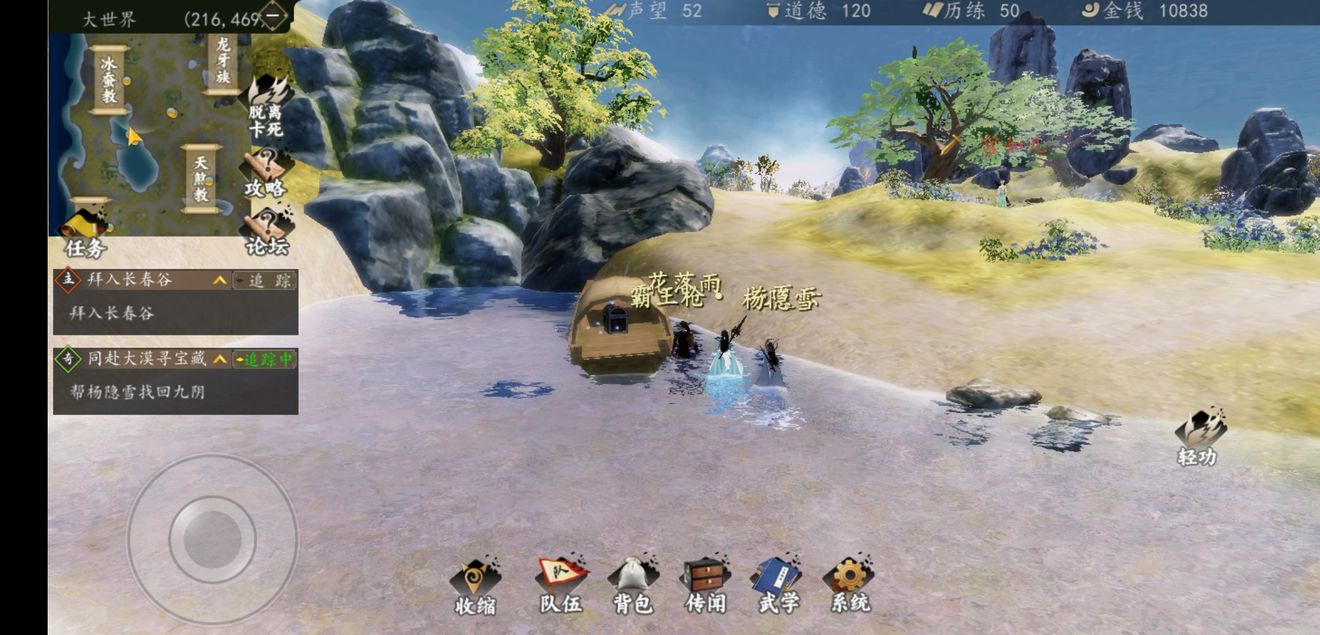The width and height of the screenshot is (1320, 635).
Task: Collapse the 同赴大漠寻宝藏 quest entry
Action: tap(219, 359)
